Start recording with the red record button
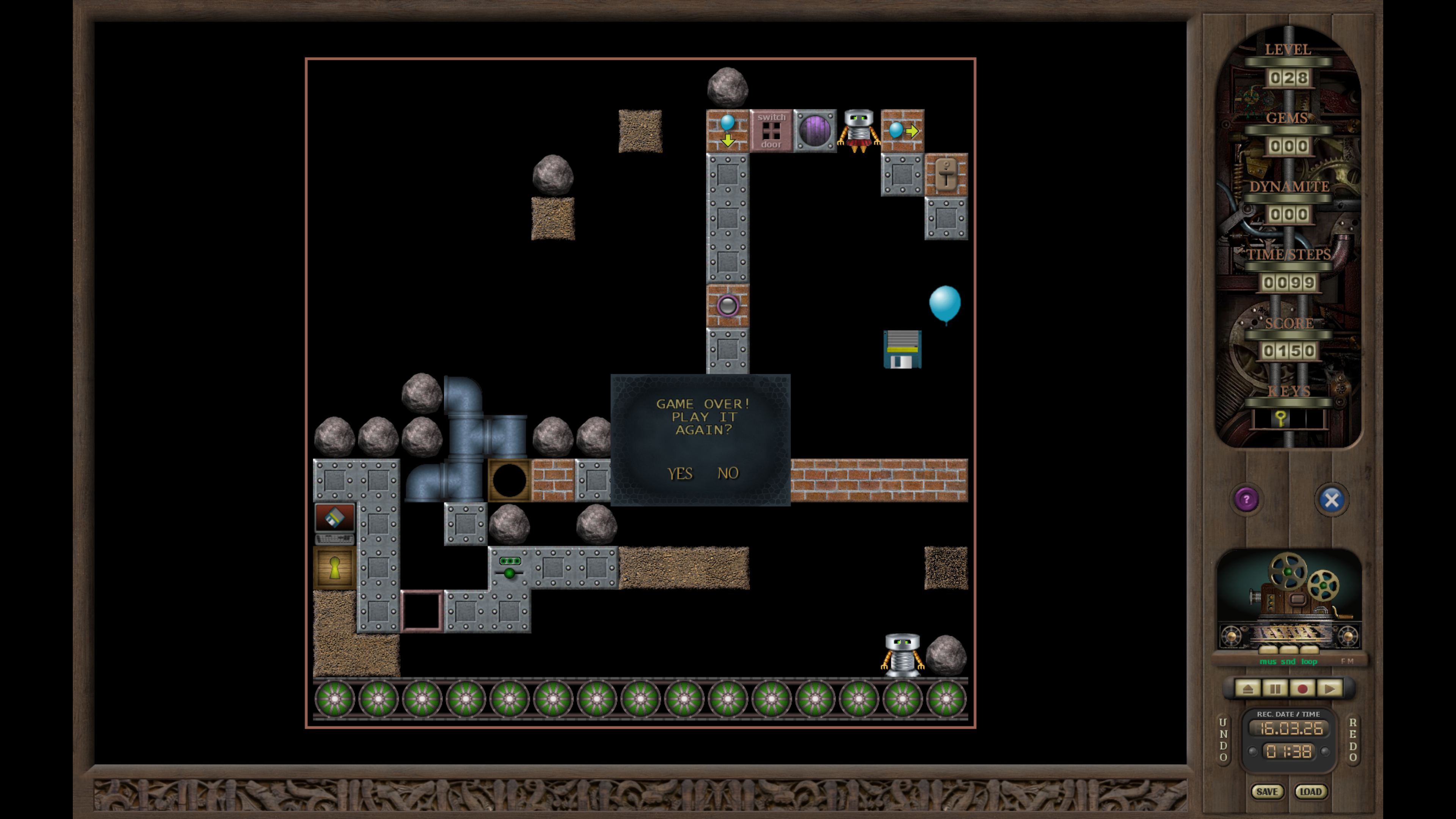Image resolution: width=1456 pixels, height=819 pixels. click(1302, 689)
